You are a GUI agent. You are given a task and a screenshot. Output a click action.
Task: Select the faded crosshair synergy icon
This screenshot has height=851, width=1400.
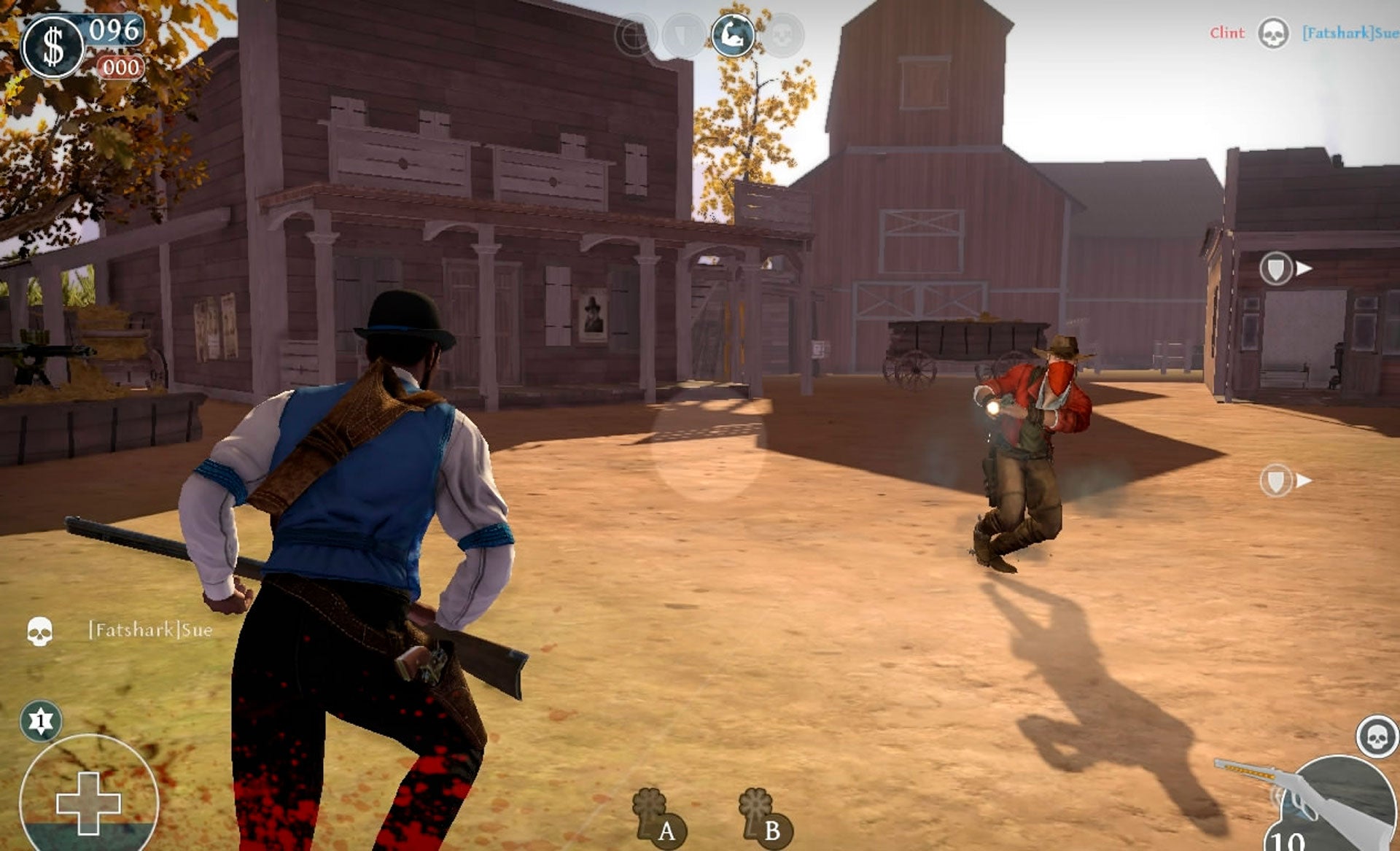coord(636,35)
